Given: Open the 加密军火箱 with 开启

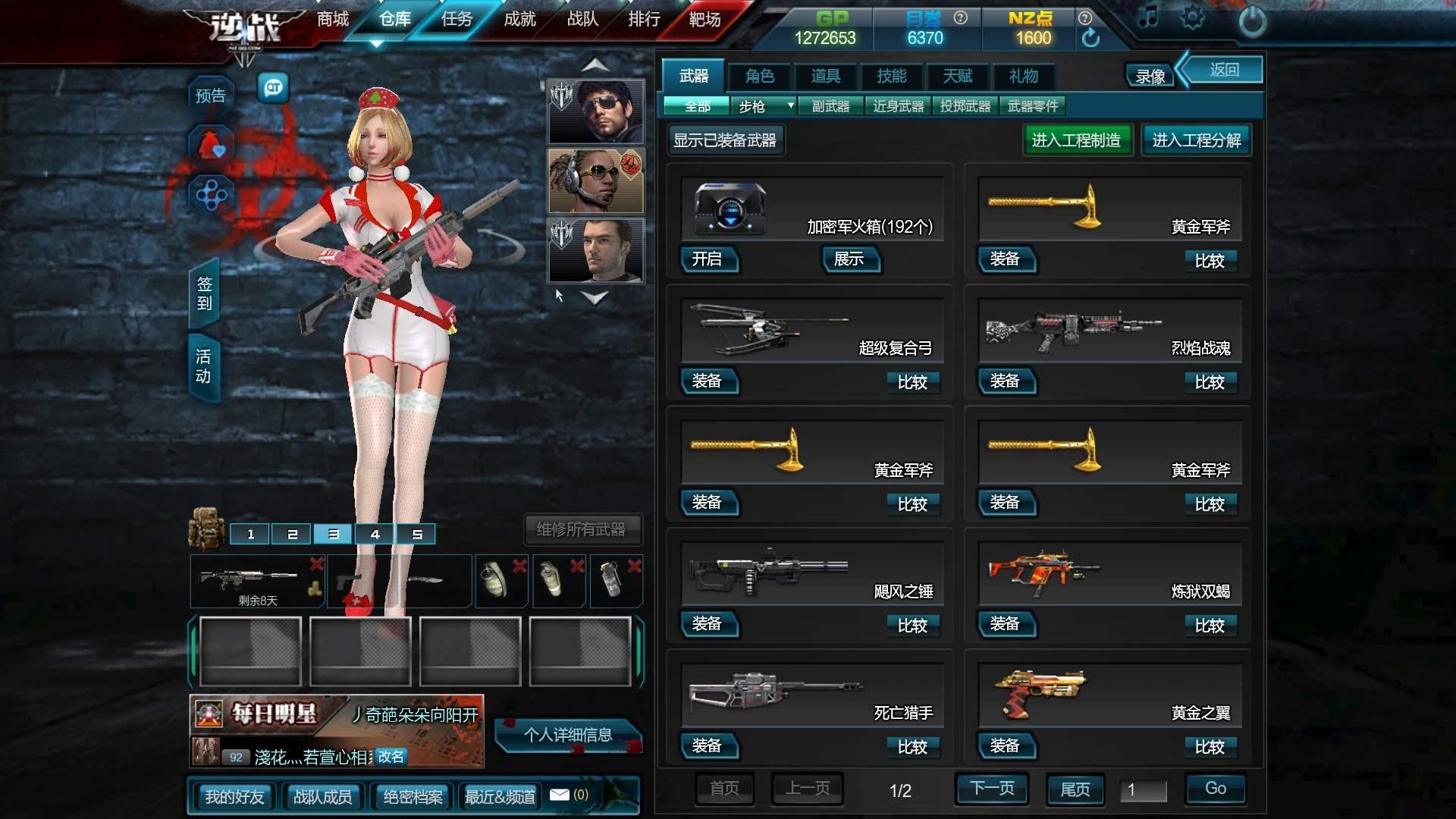Looking at the screenshot, I should point(707,259).
